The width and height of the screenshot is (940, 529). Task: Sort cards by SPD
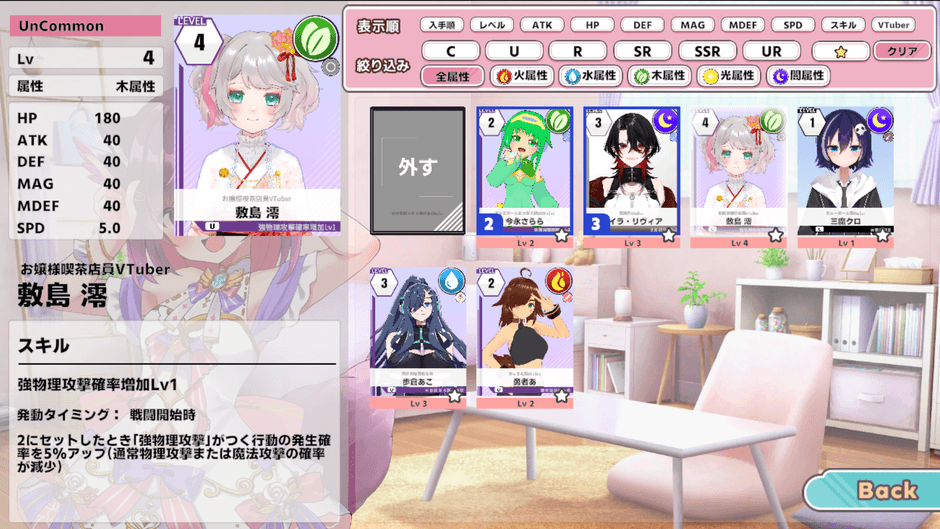pyautogui.click(x=793, y=25)
